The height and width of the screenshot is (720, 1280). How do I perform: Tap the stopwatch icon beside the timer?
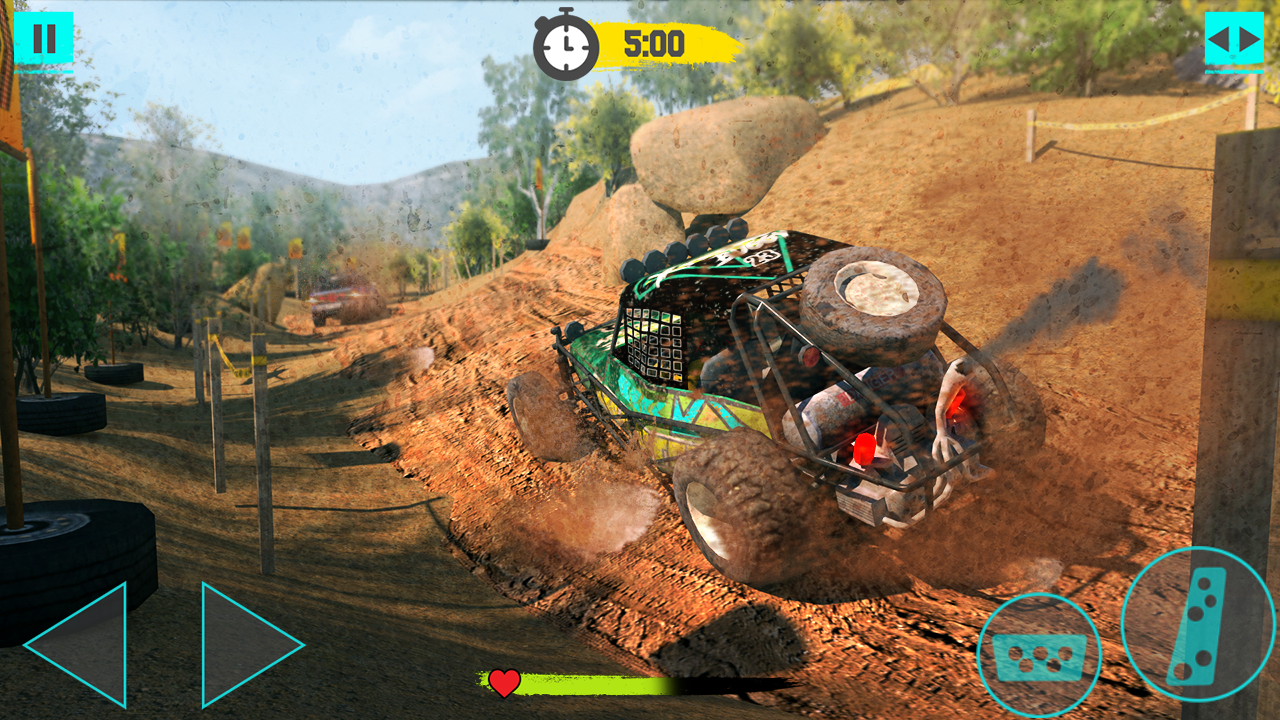(x=566, y=42)
